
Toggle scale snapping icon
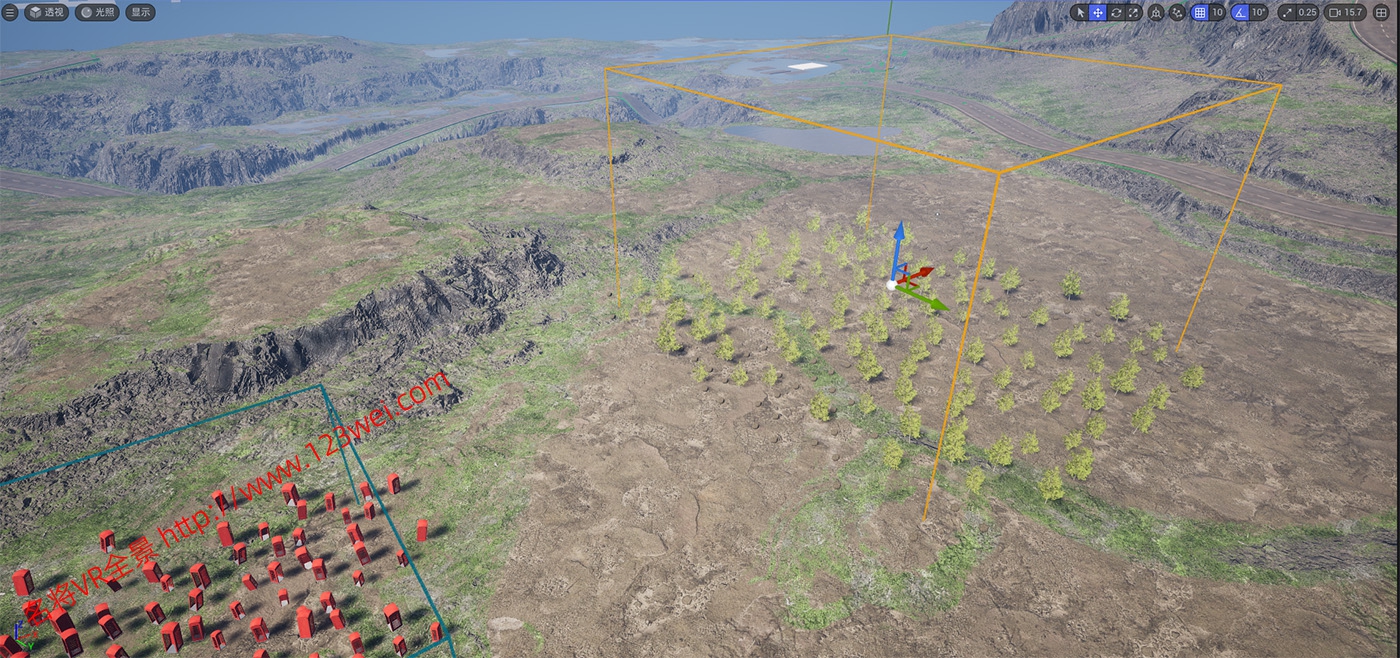tap(1286, 12)
